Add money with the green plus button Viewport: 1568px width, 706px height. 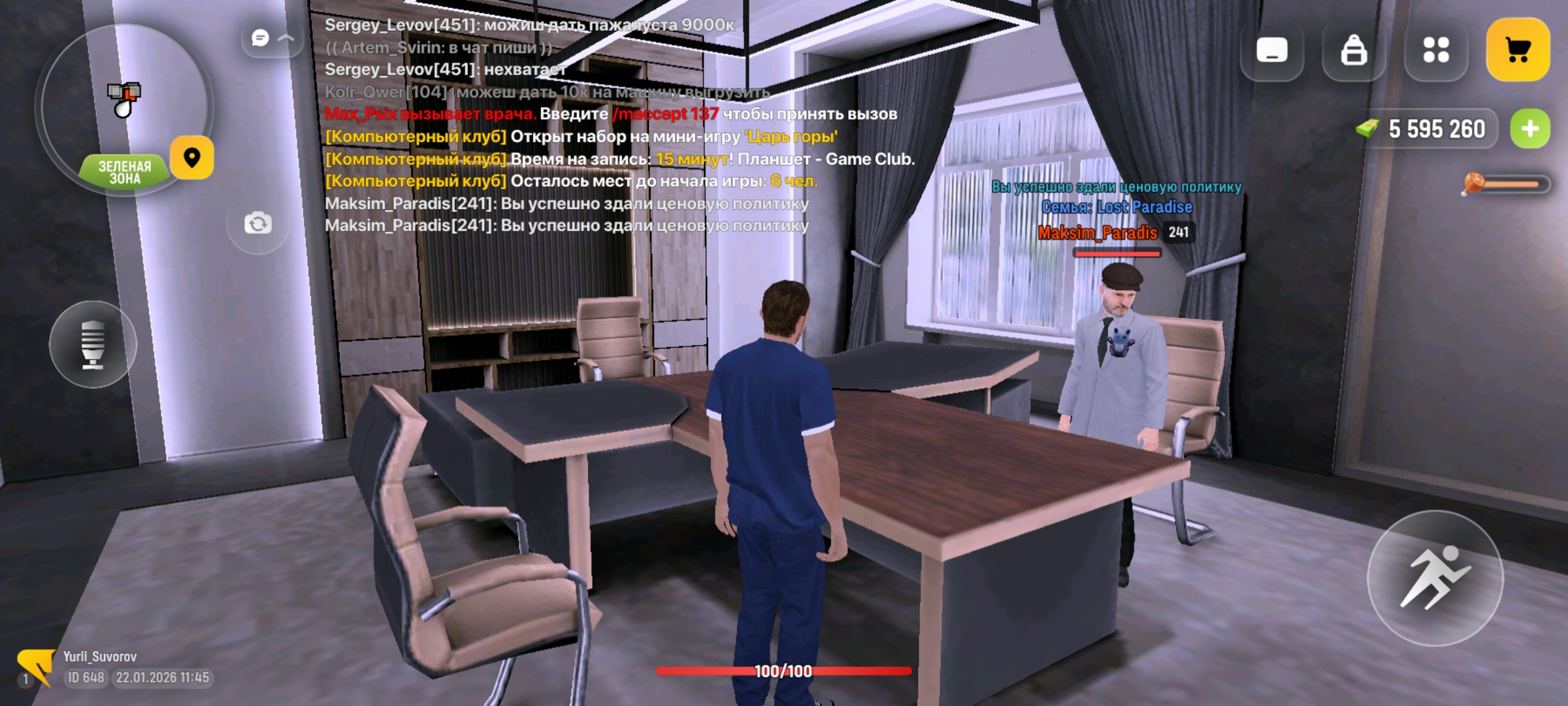coord(1529,129)
